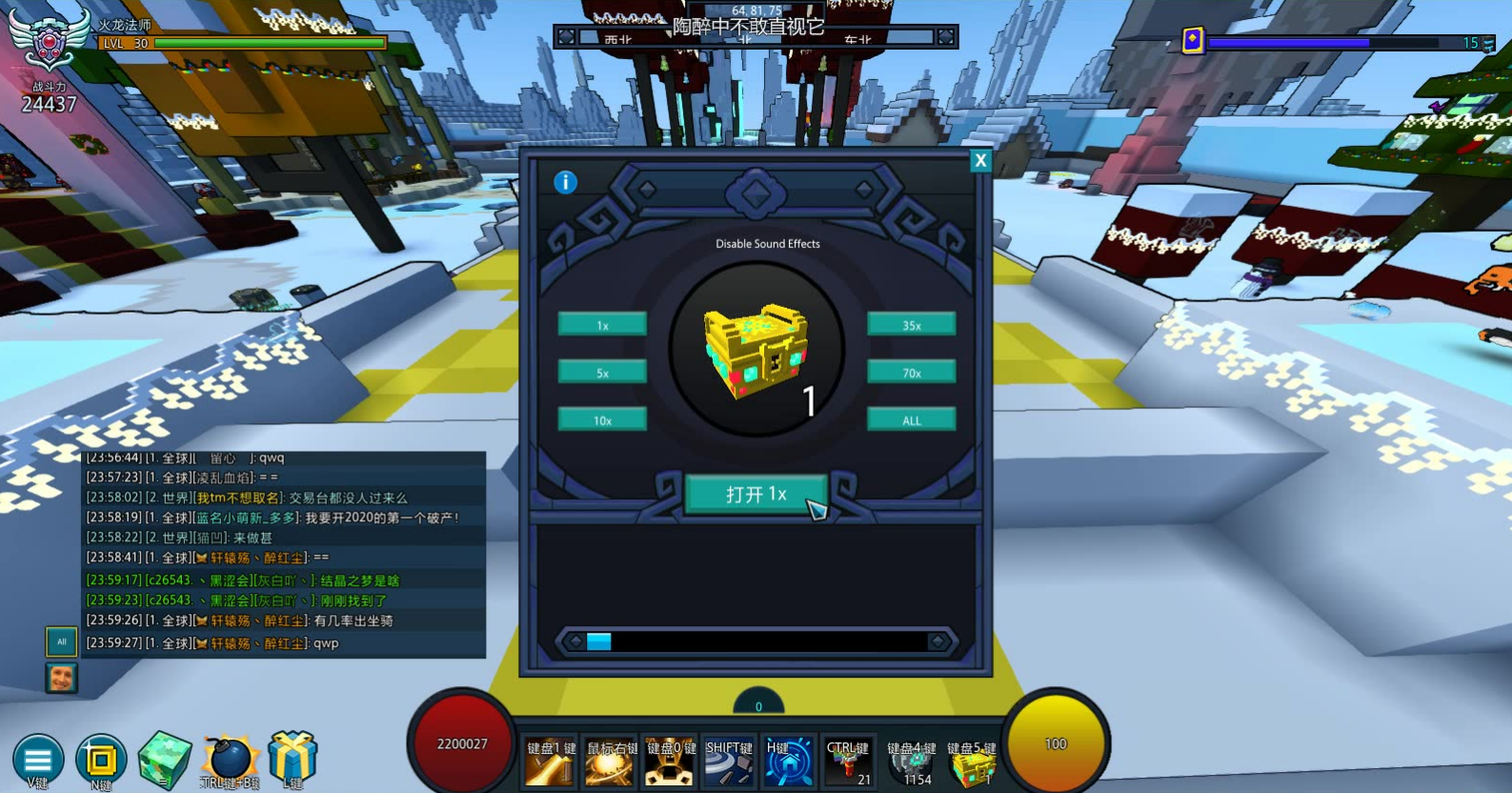Set the open amount to 10x
Viewport: 1512px width, 793px height.
pyautogui.click(x=602, y=420)
